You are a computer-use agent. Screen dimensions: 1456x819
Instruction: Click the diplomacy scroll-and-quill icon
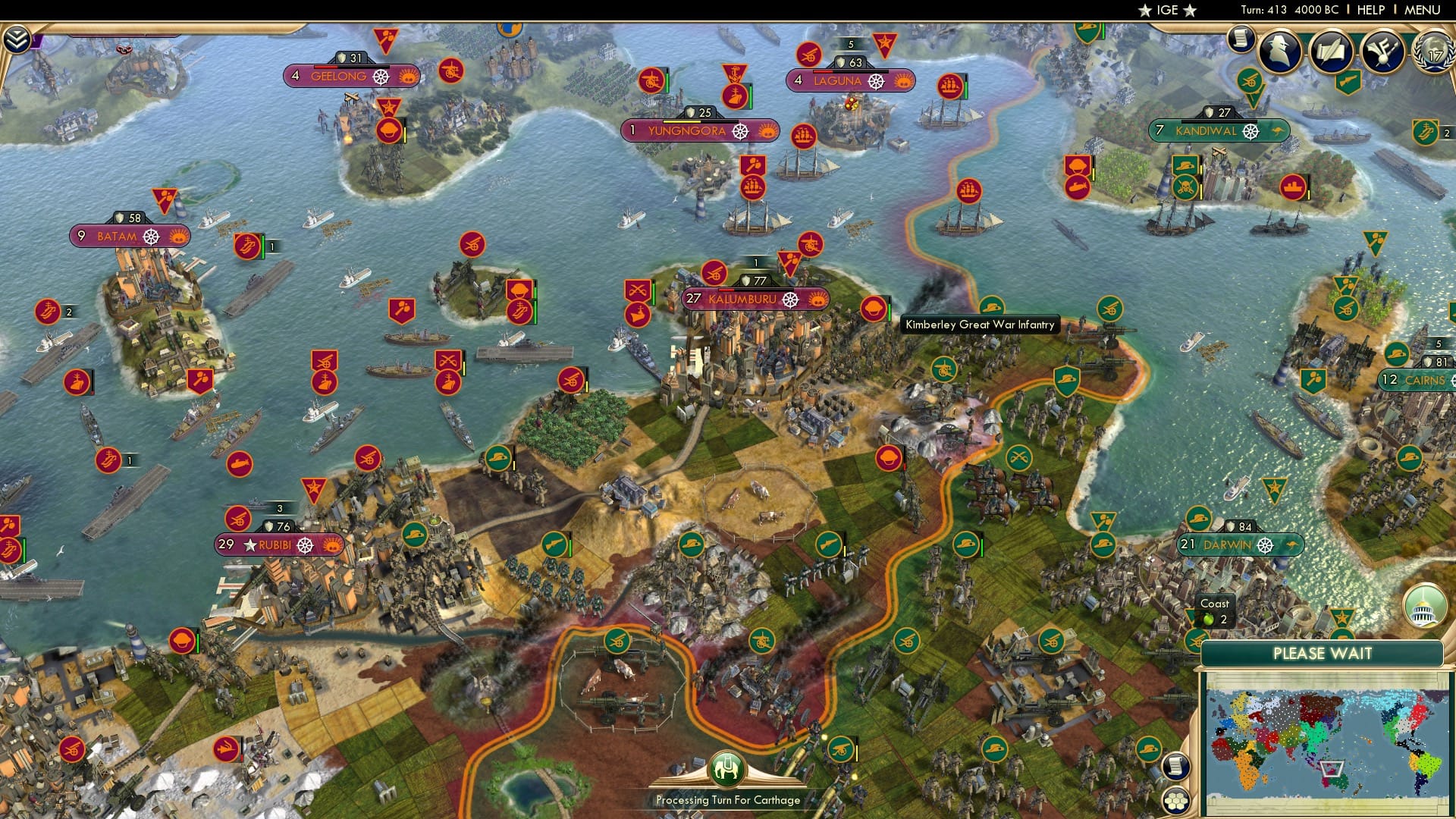(x=1332, y=51)
